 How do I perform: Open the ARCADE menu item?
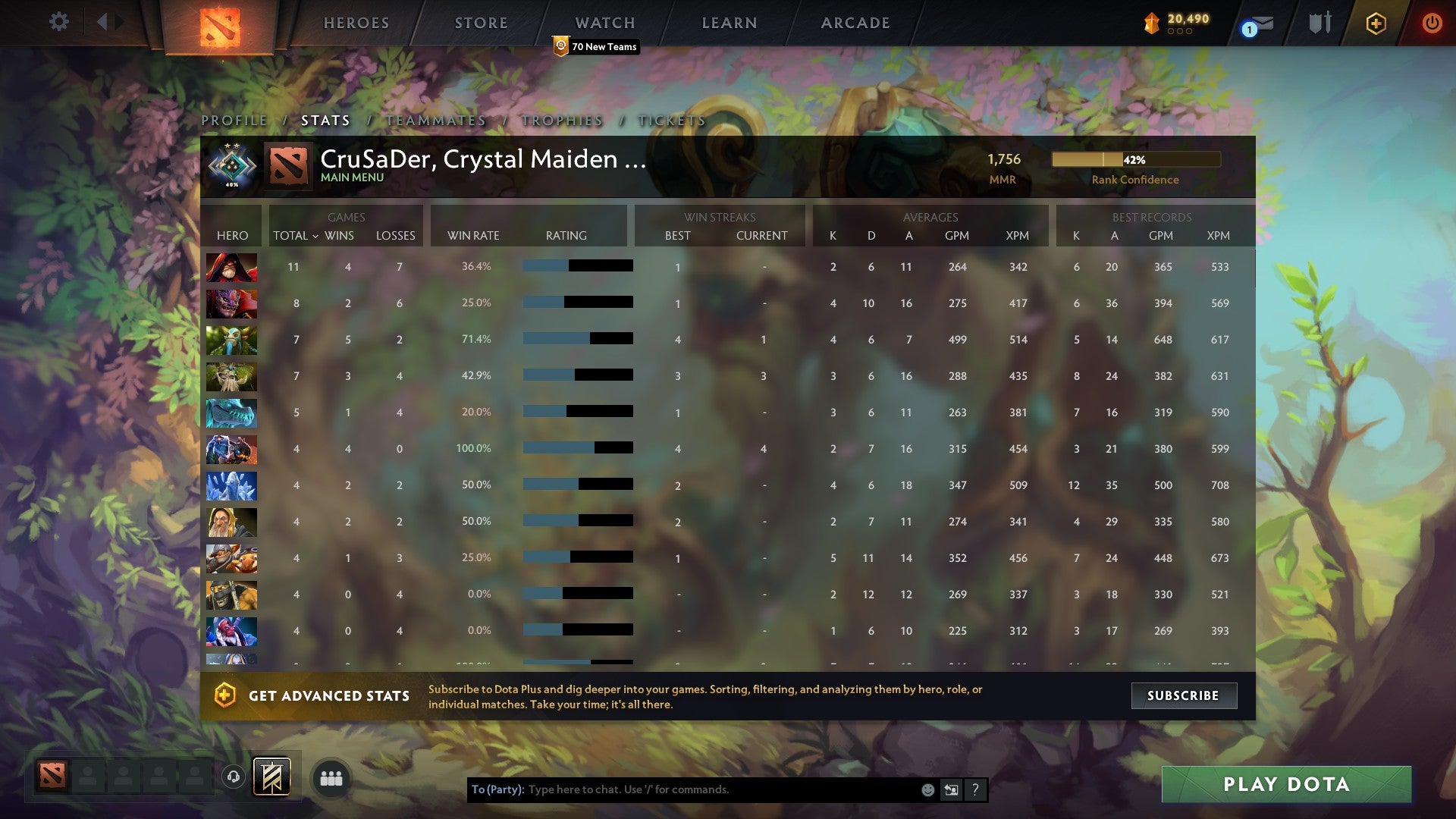pos(854,23)
